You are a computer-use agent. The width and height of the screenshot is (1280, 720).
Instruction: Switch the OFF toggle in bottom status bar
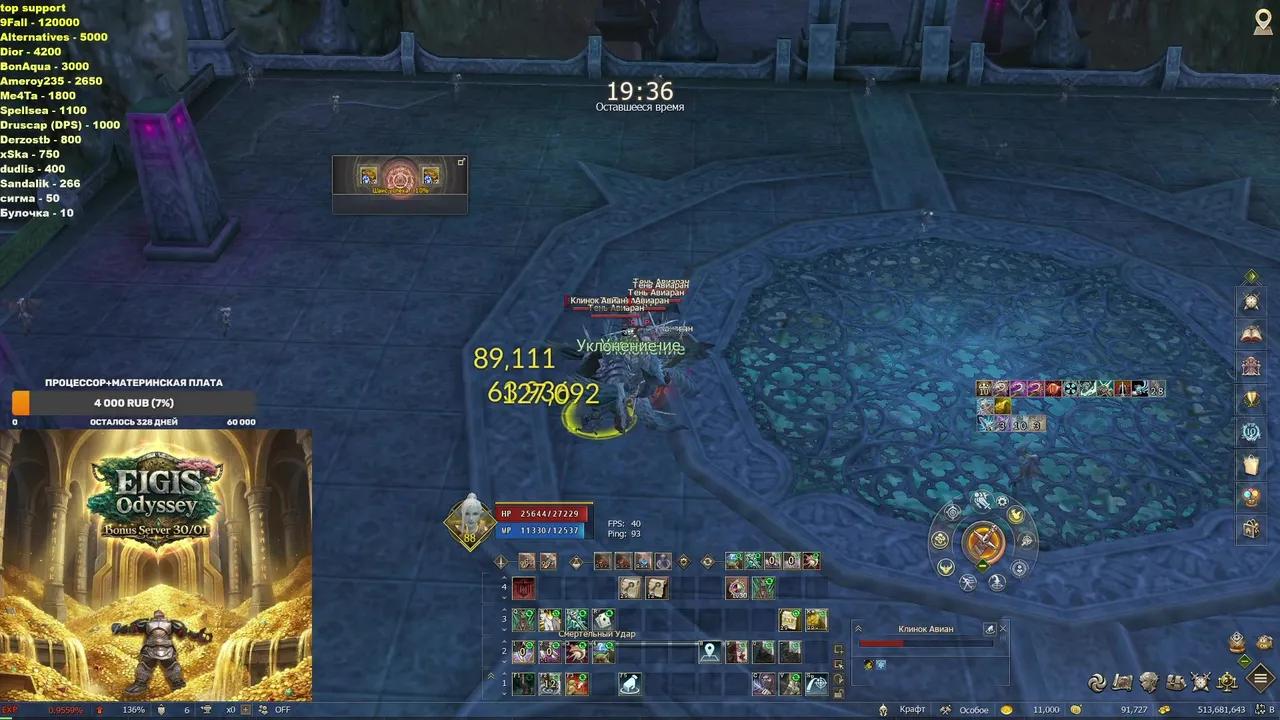tap(281, 707)
